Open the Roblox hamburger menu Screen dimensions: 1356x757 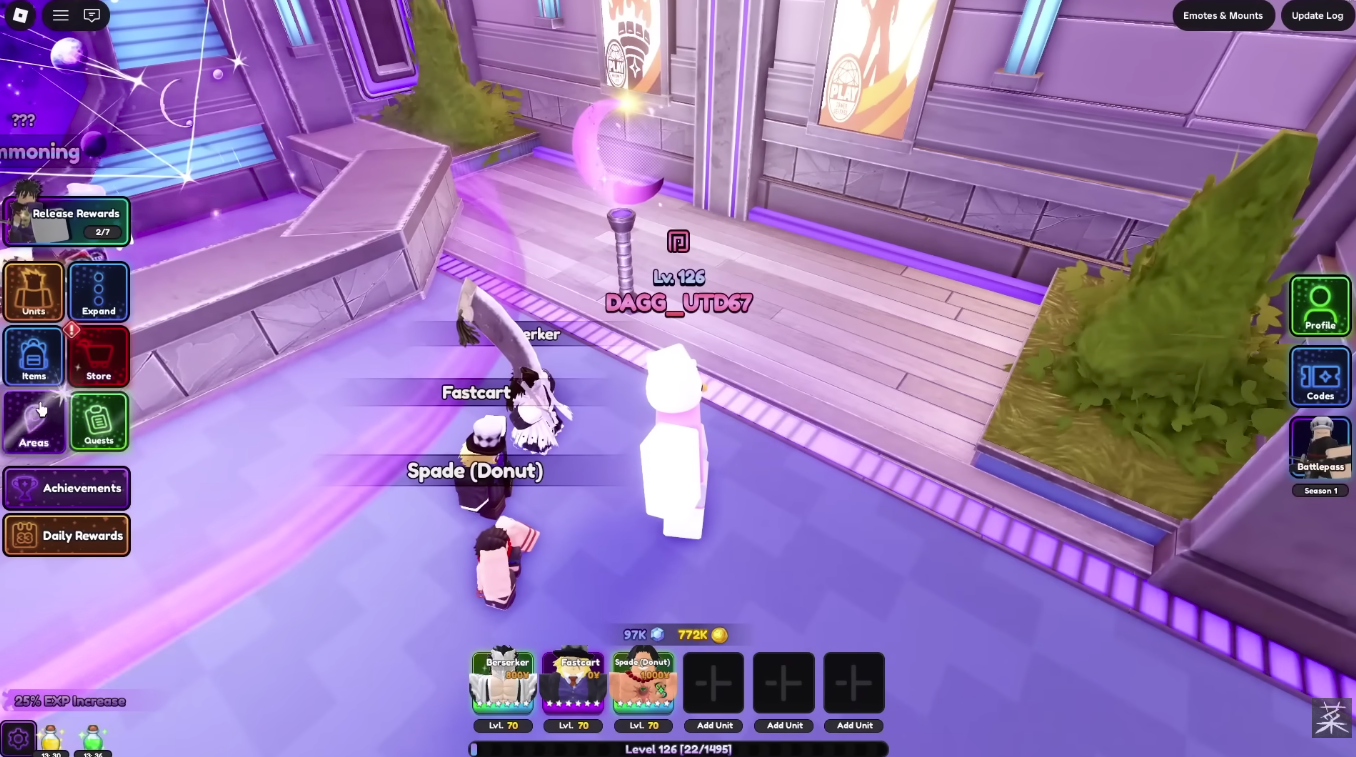coord(60,15)
